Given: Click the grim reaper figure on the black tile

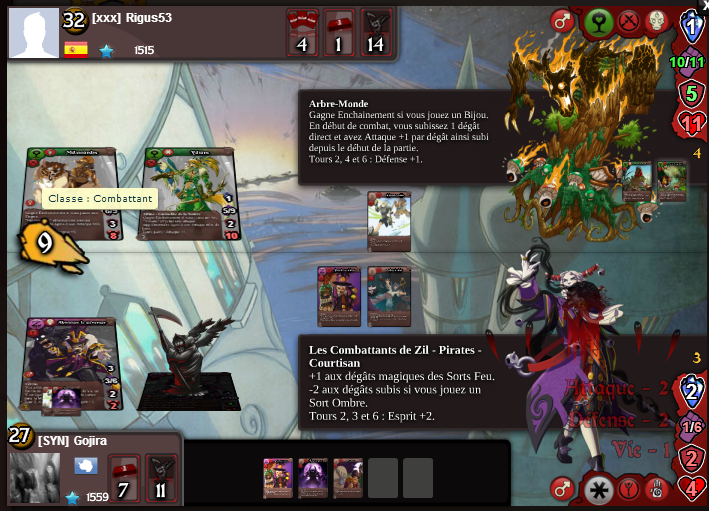Looking at the screenshot, I should pos(187,362).
